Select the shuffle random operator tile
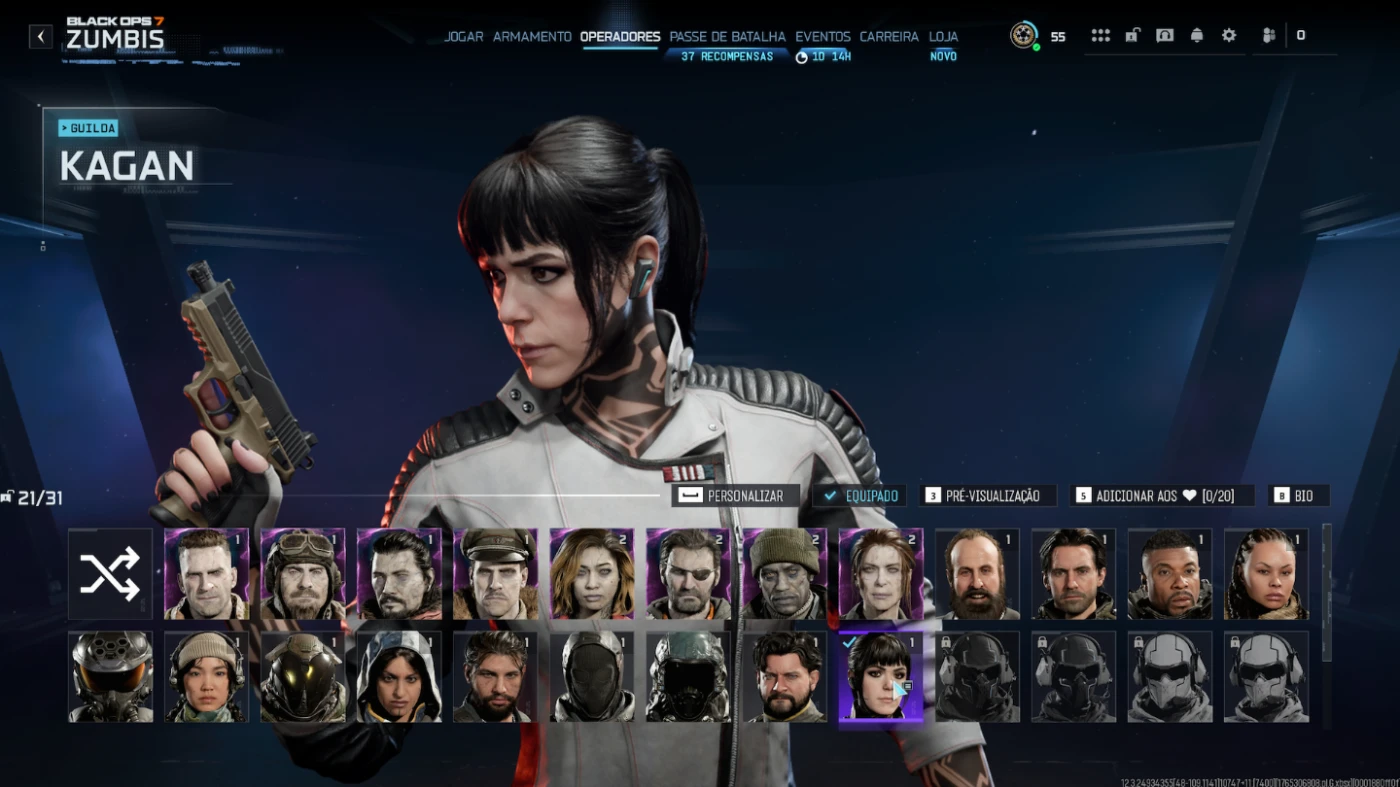This screenshot has width=1400, height=787. tap(110, 574)
